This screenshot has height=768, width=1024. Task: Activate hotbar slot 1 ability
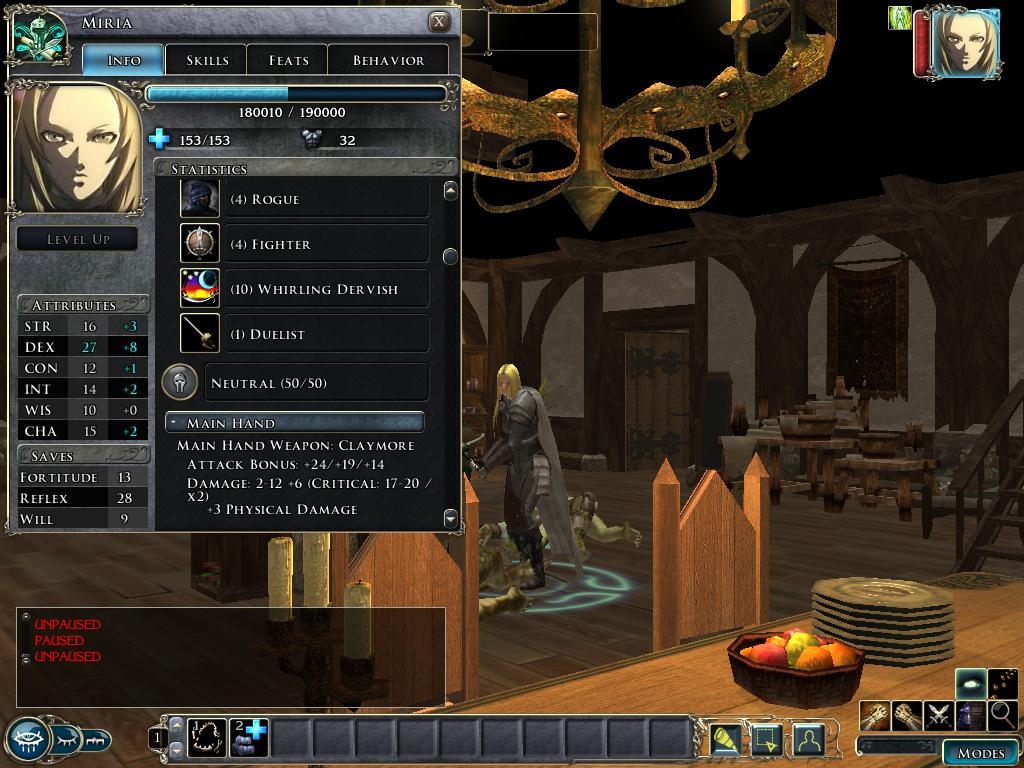click(208, 738)
